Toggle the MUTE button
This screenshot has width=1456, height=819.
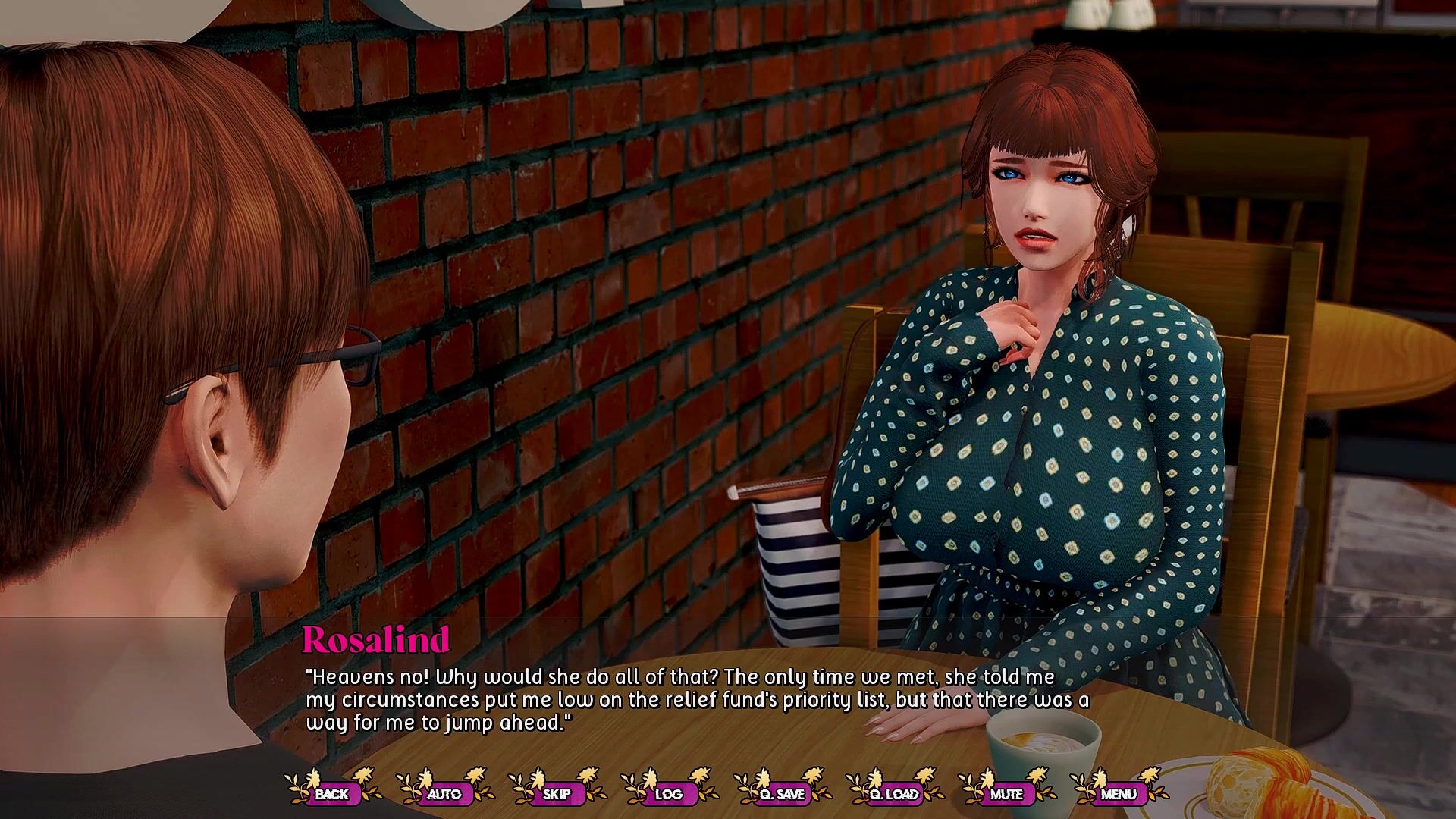click(x=1006, y=794)
